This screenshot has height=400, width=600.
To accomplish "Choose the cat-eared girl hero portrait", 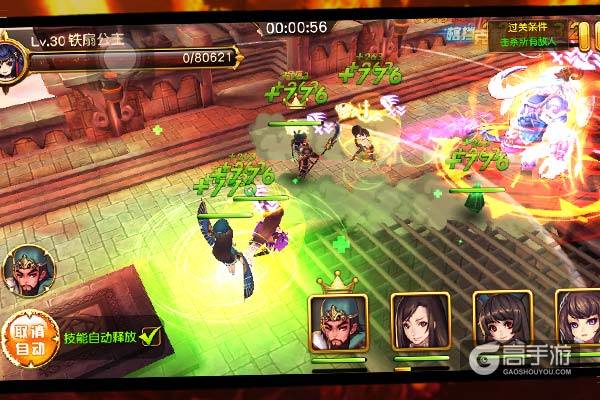I will tap(502, 321).
